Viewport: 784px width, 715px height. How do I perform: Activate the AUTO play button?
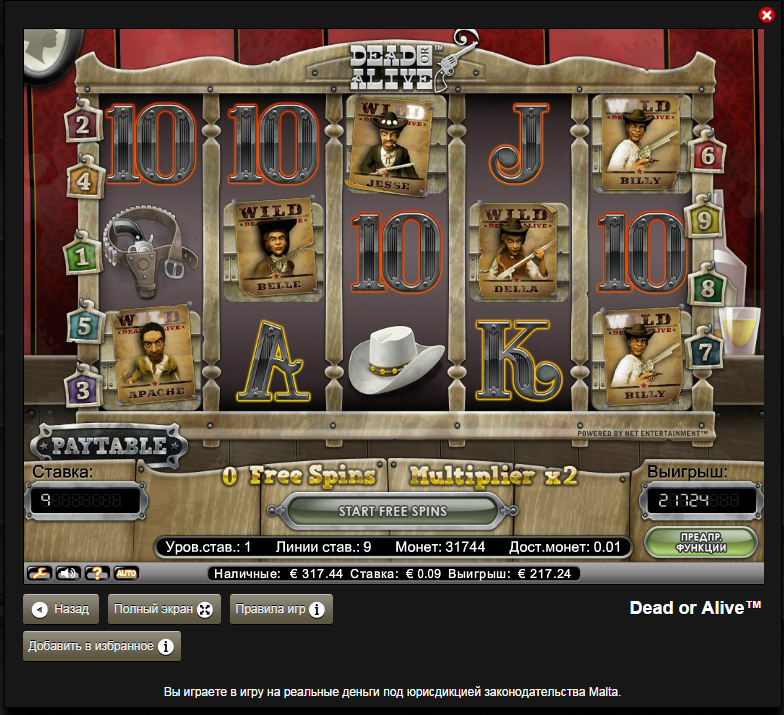coord(126,574)
